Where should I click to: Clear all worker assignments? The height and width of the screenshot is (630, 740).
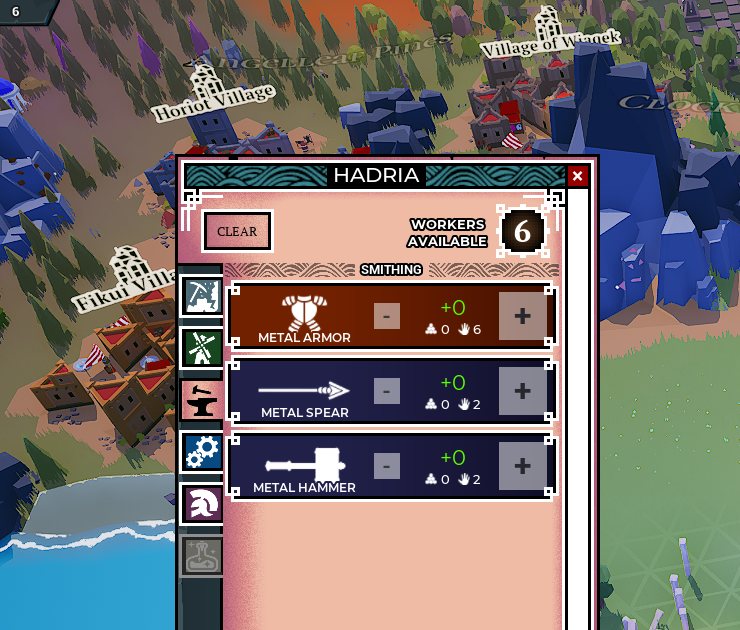point(237,231)
